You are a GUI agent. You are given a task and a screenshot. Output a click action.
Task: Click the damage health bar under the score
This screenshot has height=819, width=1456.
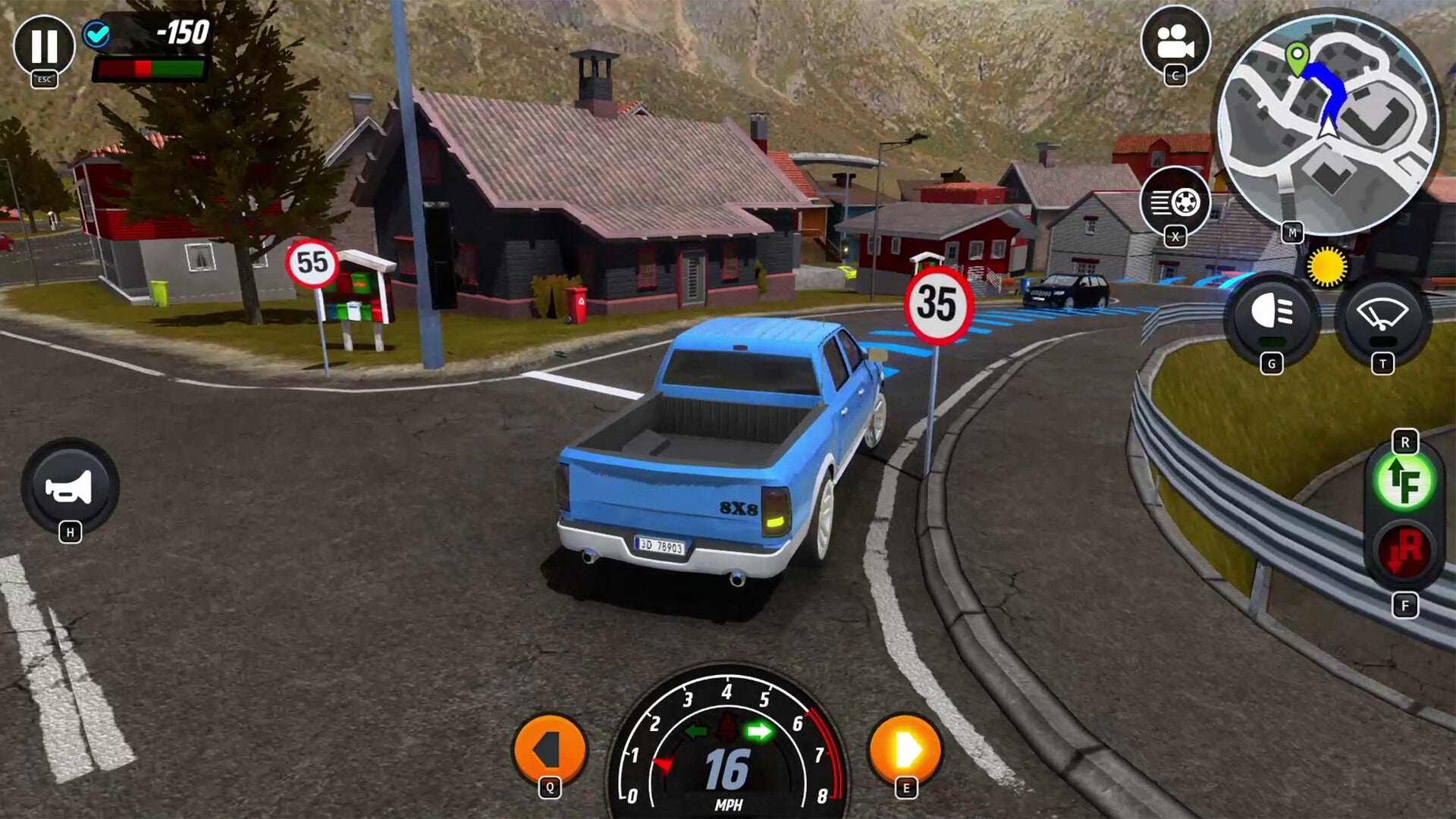coord(149,70)
